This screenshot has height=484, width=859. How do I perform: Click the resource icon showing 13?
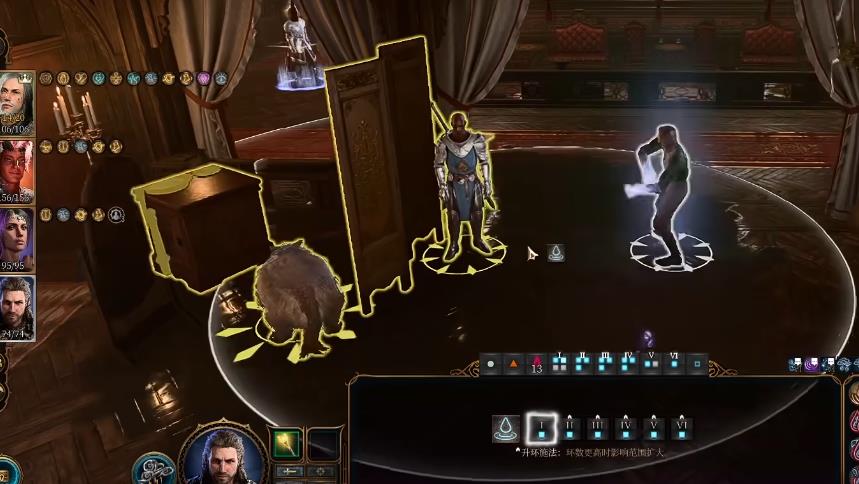click(x=537, y=365)
